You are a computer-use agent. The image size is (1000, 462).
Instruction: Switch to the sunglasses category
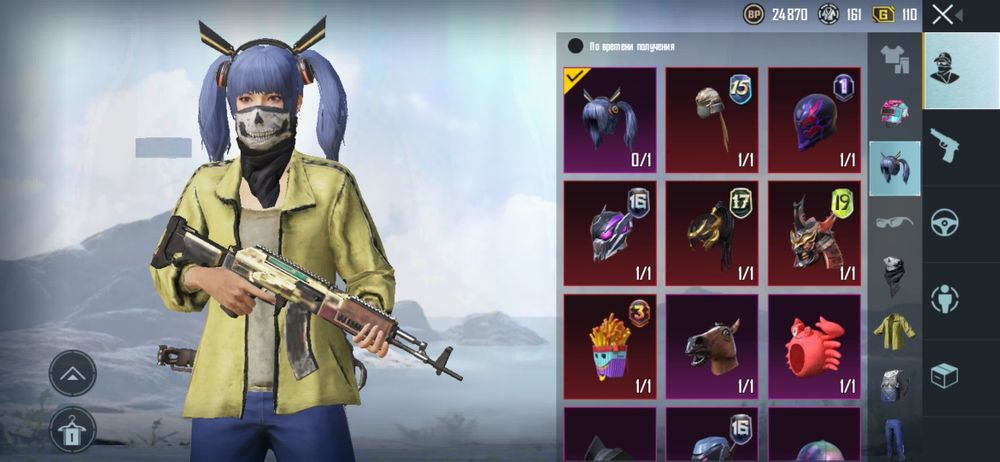tap(893, 221)
